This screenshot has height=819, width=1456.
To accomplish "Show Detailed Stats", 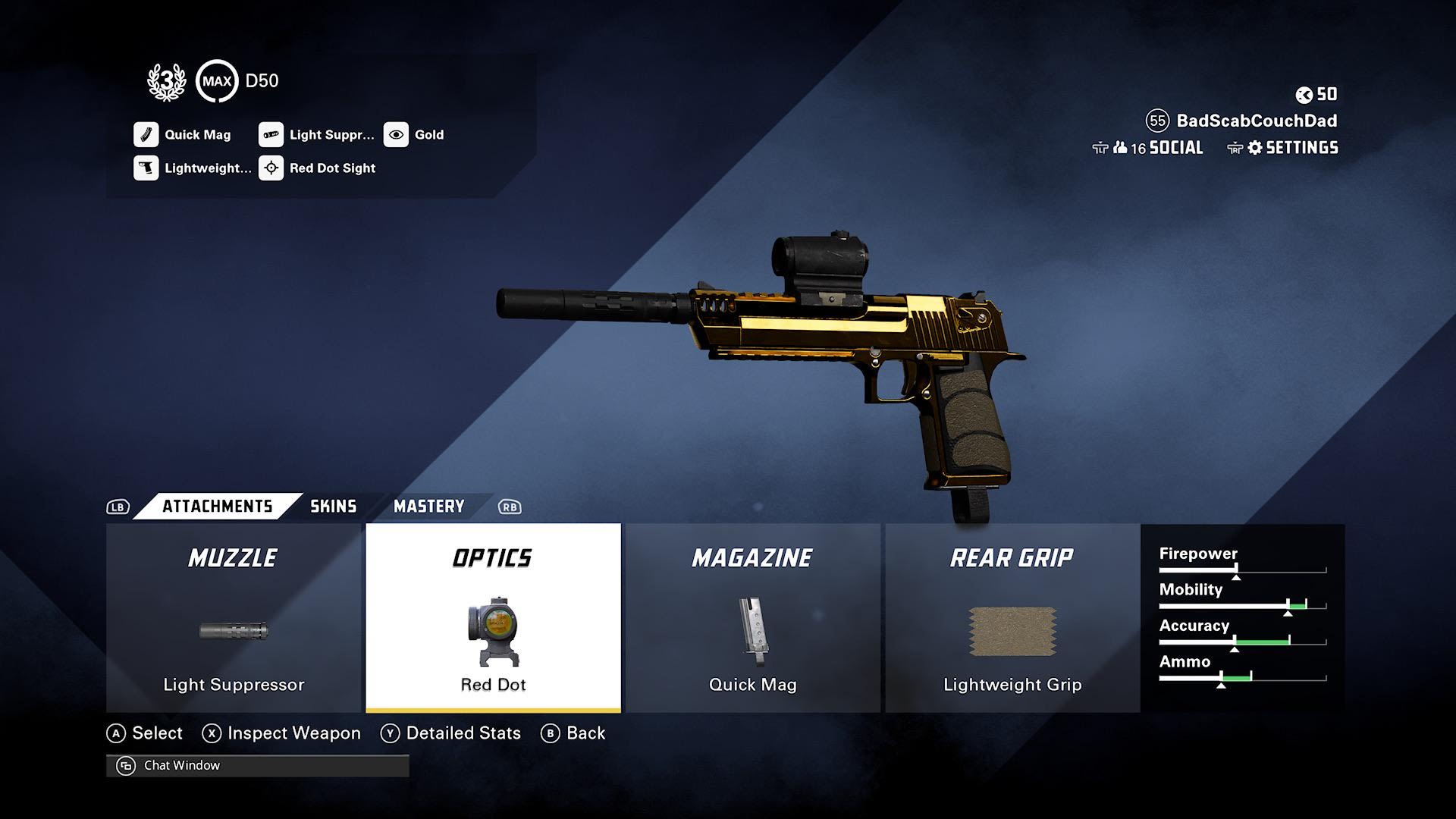I will click(463, 733).
